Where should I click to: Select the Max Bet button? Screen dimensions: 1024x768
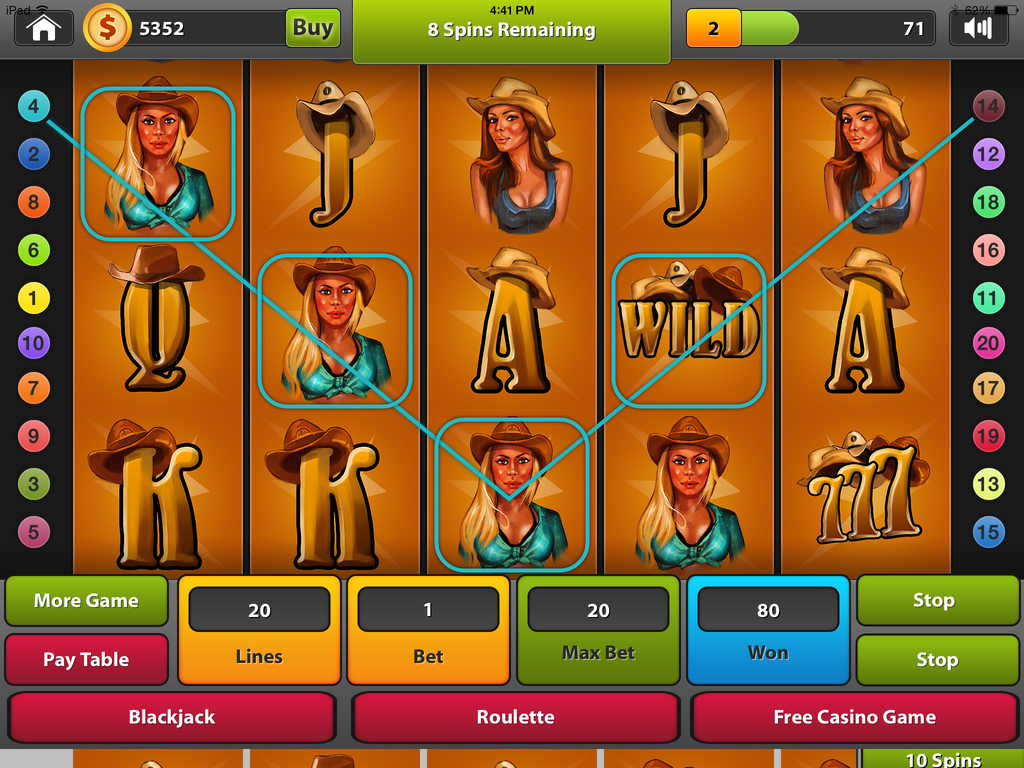coord(598,629)
